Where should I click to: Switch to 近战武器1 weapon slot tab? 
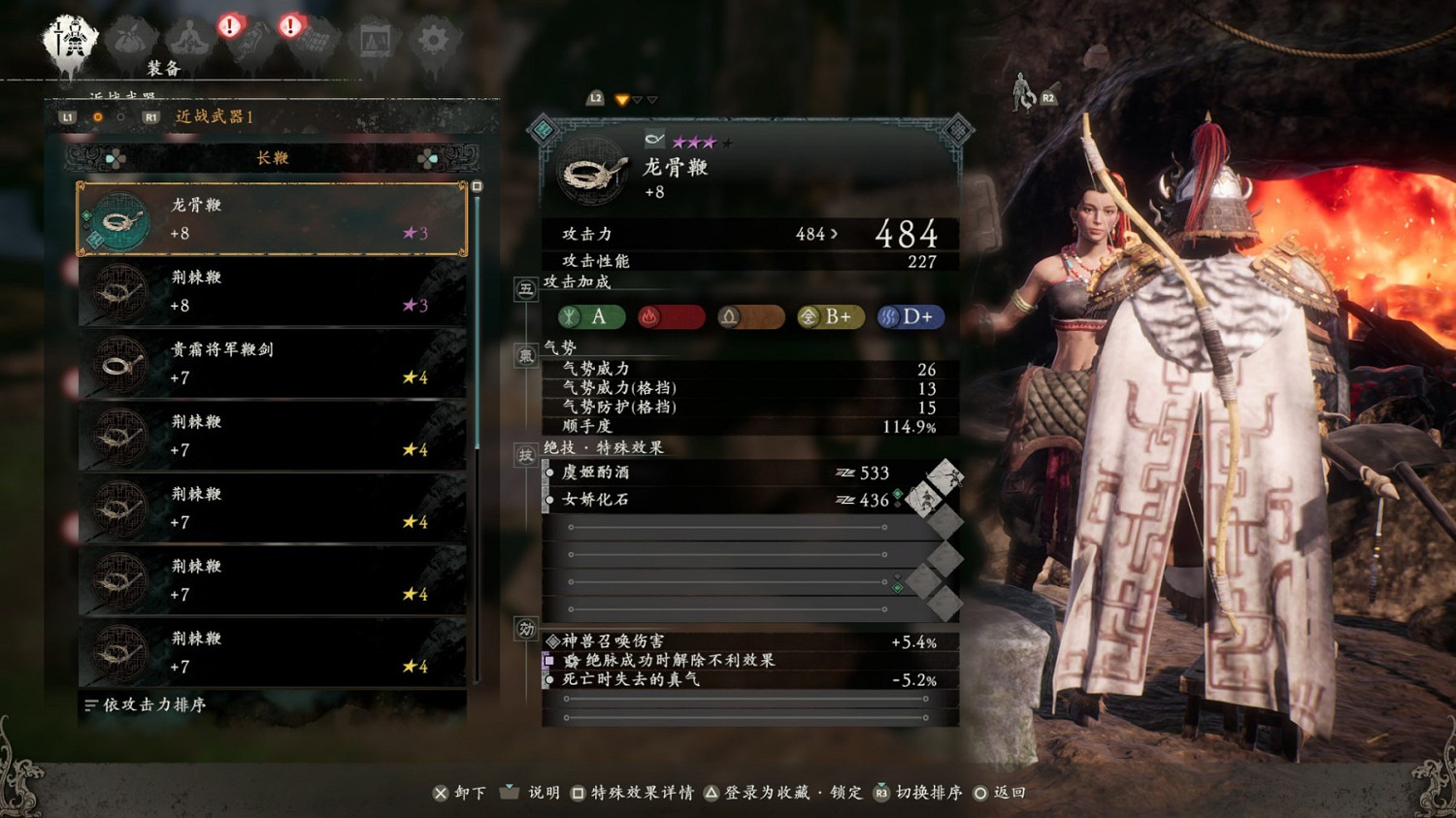tap(215, 116)
